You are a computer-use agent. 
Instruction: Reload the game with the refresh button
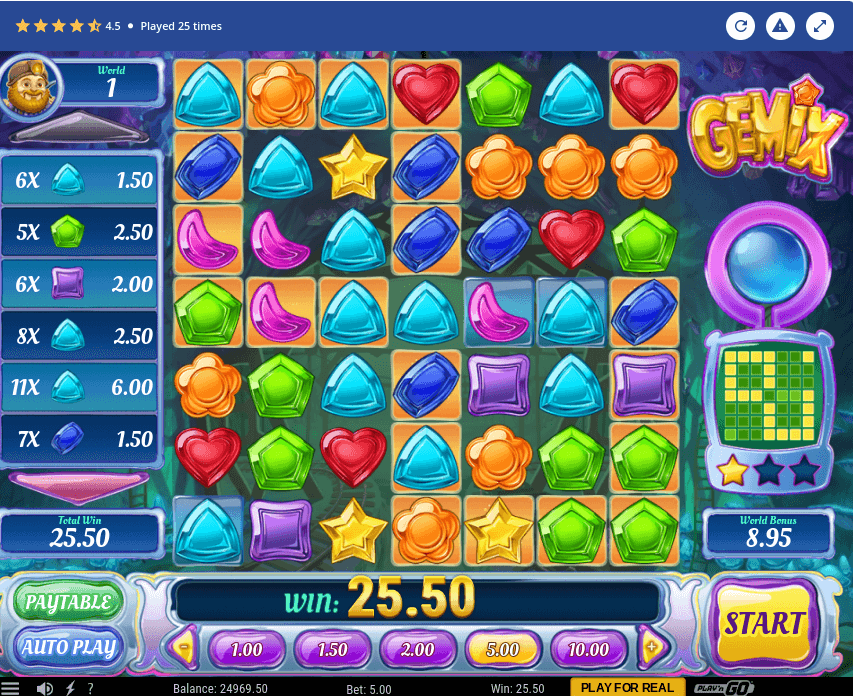(x=740, y=26)
